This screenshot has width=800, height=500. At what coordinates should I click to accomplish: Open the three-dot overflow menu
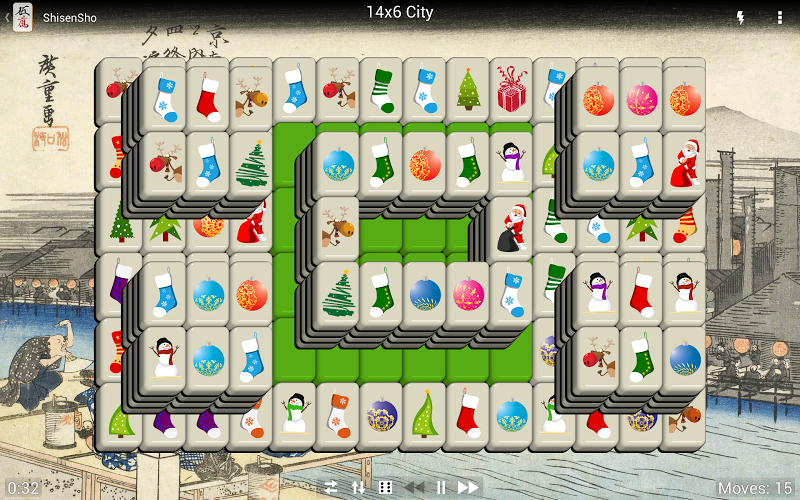coord(779,18)
